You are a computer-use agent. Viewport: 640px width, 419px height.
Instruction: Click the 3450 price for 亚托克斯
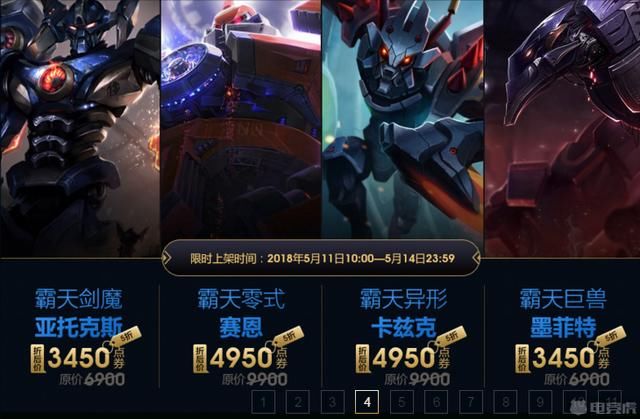88,357
